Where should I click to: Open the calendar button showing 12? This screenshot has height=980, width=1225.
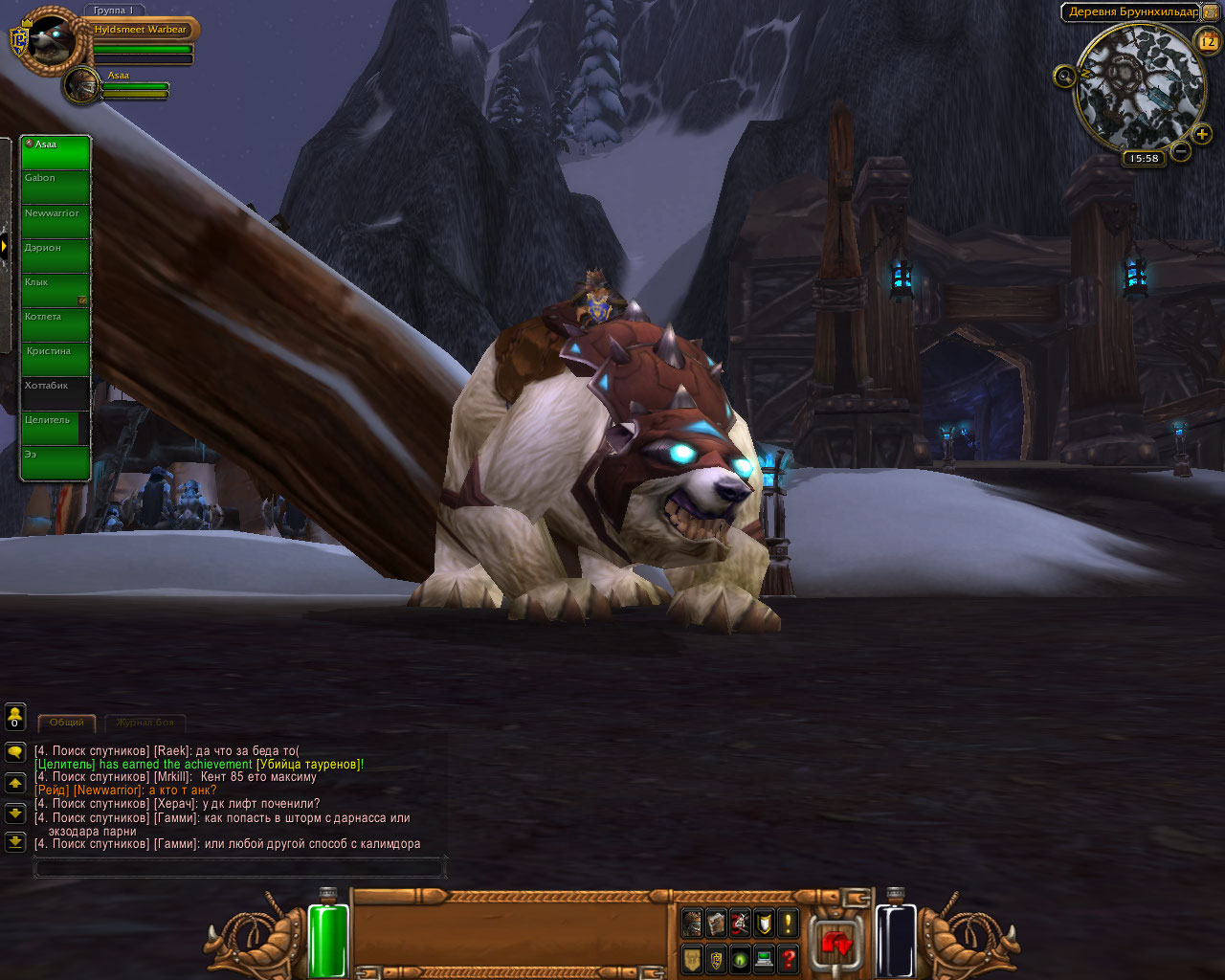tap(1207, 41)
